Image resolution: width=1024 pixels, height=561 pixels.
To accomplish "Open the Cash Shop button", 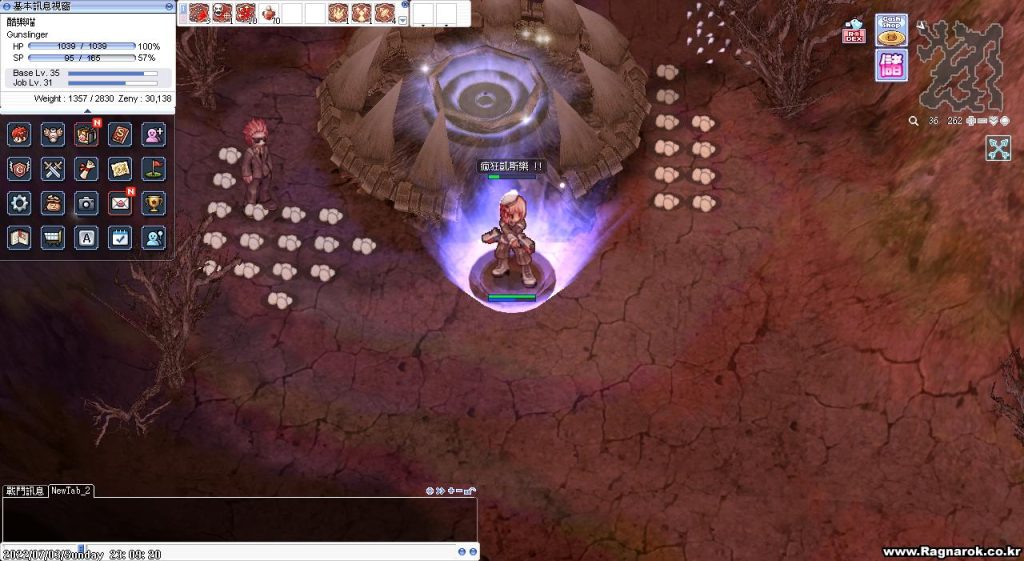I will pyautogui.click(x=891, y=30).
